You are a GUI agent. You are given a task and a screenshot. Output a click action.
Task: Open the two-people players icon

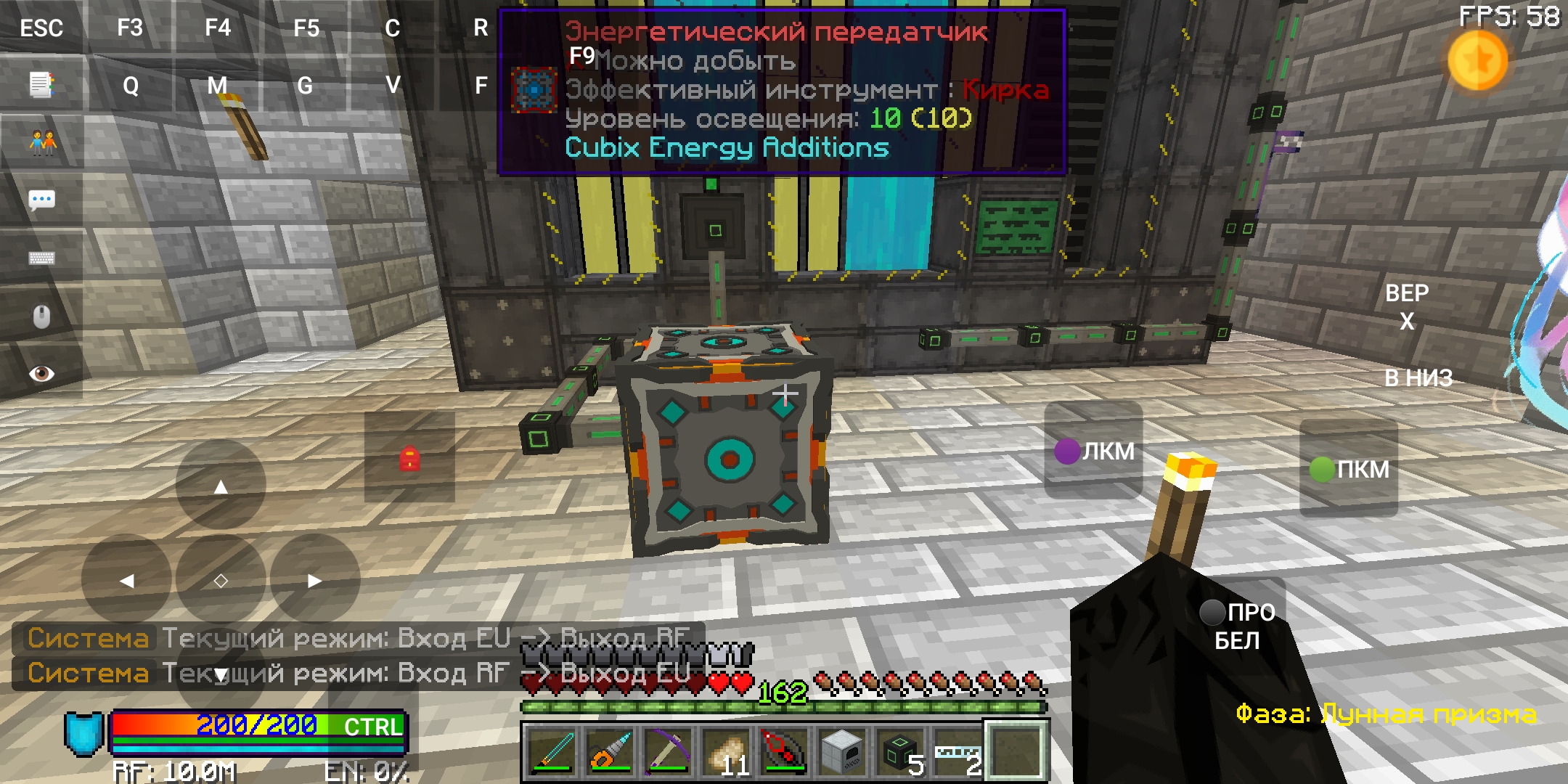click(x=41, y=142)
